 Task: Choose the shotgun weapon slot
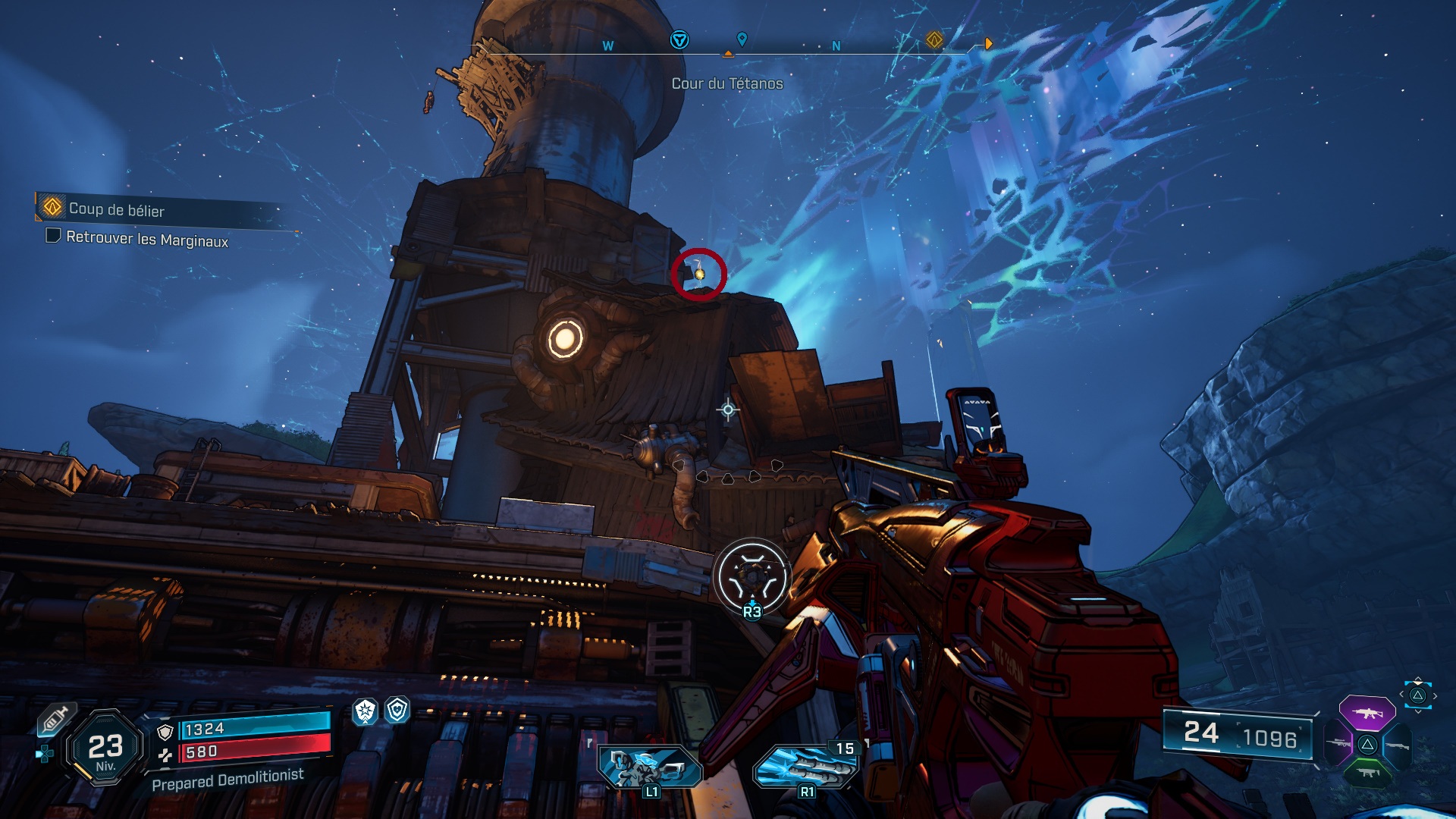[1396, 745]
